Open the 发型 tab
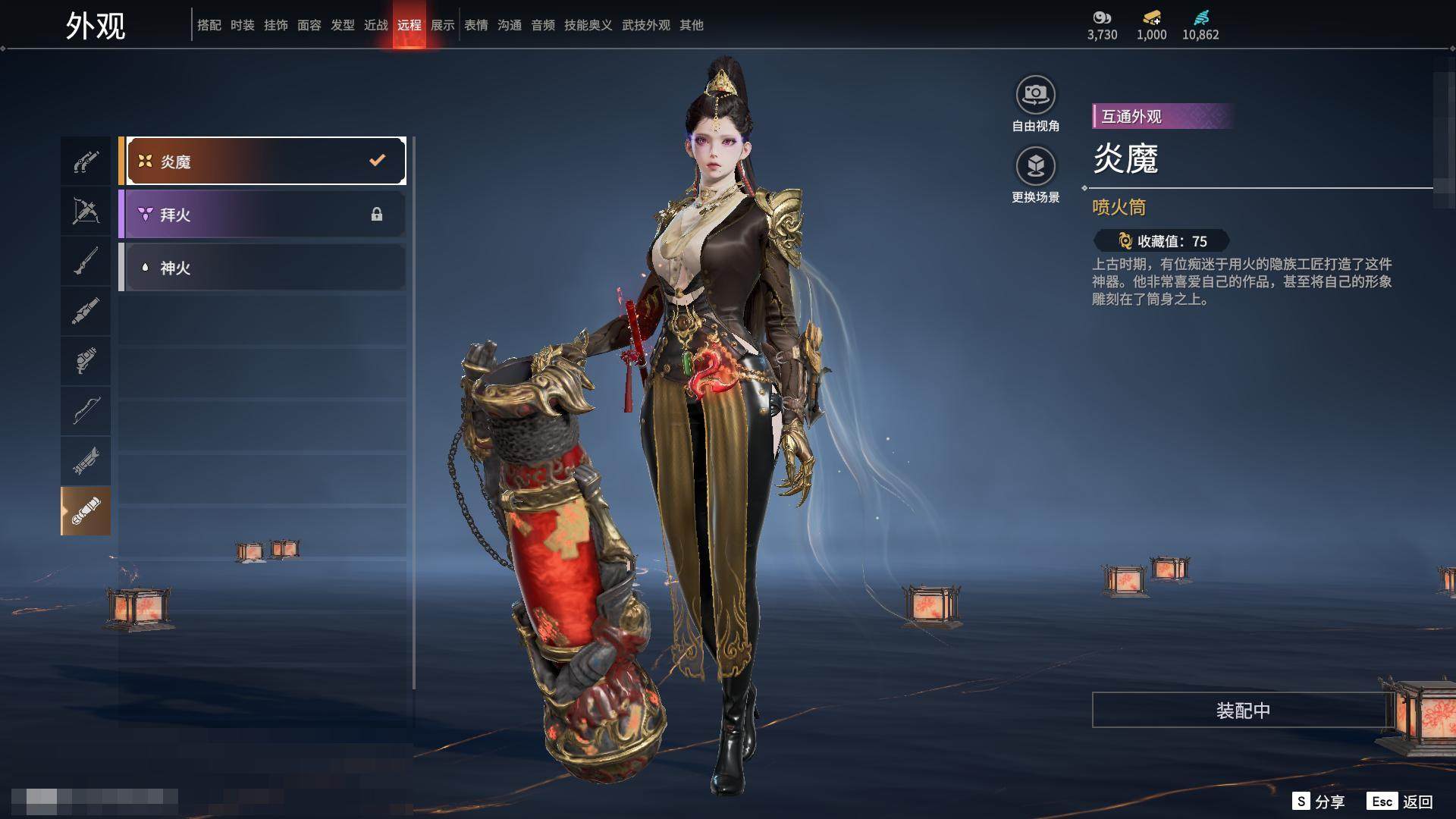1456x819 pixels. tap(343, 25)
